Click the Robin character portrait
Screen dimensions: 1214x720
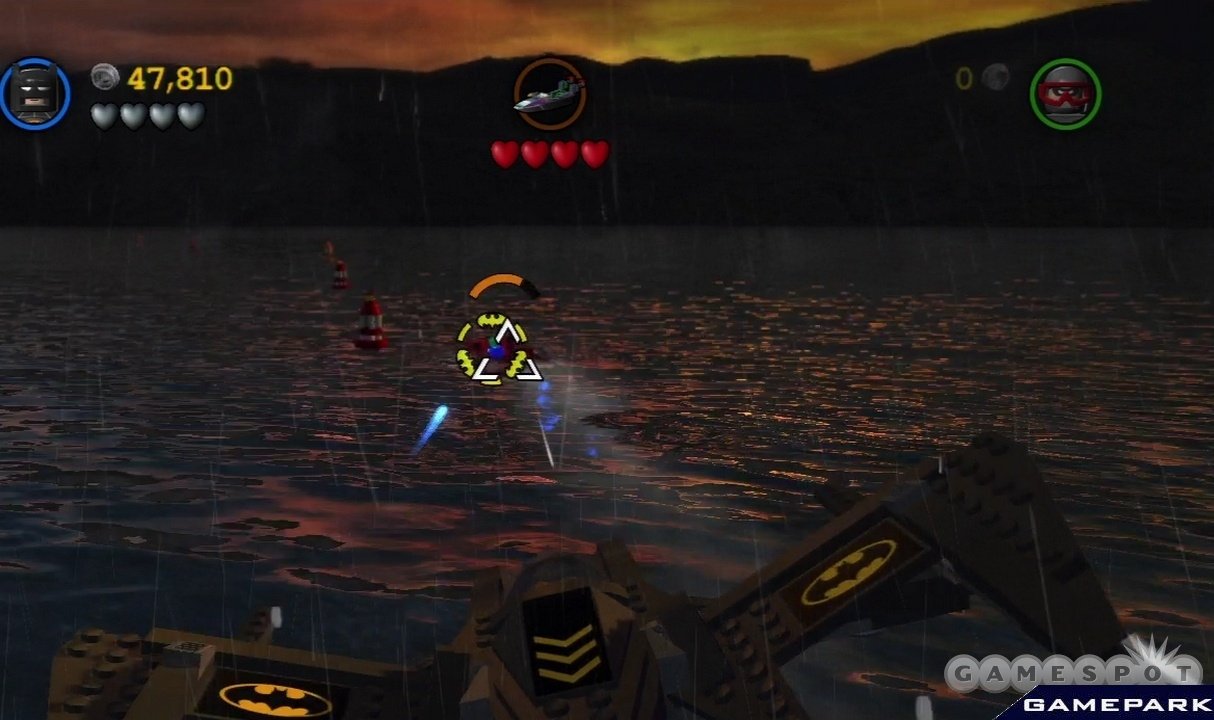pyautogui.click(x=1065, y=93)
